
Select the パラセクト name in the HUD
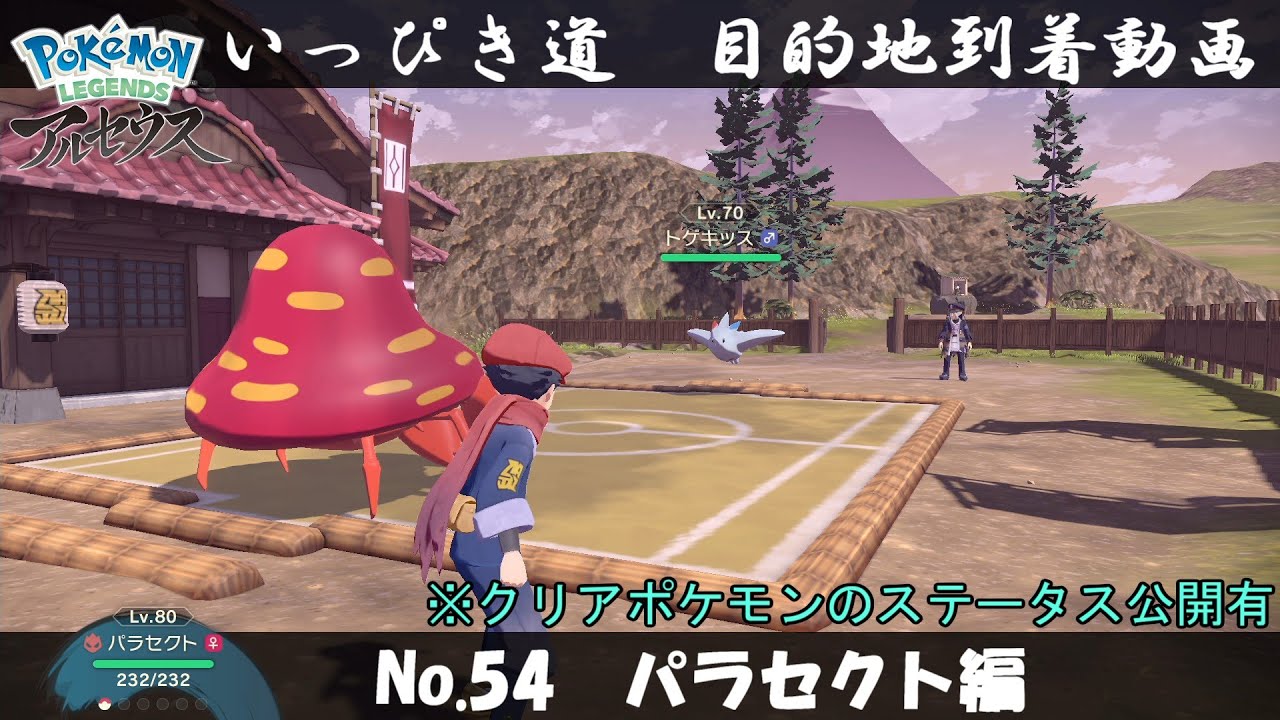click(153, 643)
